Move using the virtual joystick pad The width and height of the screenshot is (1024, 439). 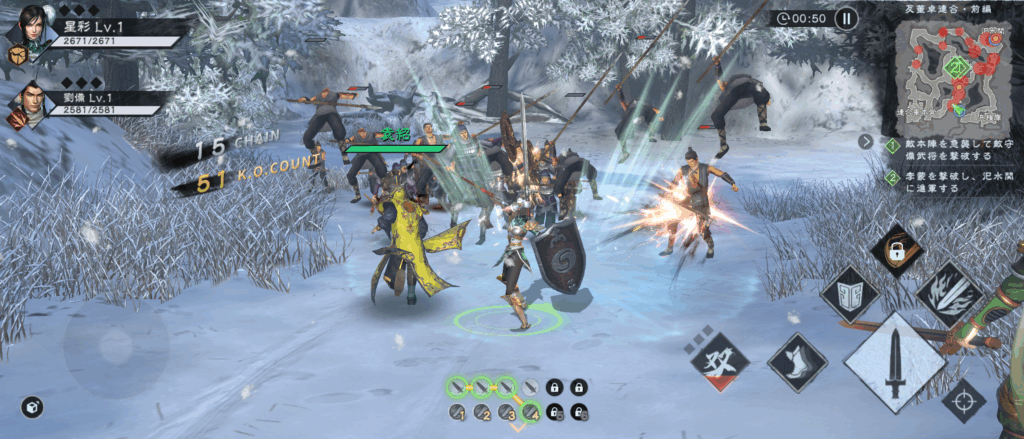coord(117,347)
